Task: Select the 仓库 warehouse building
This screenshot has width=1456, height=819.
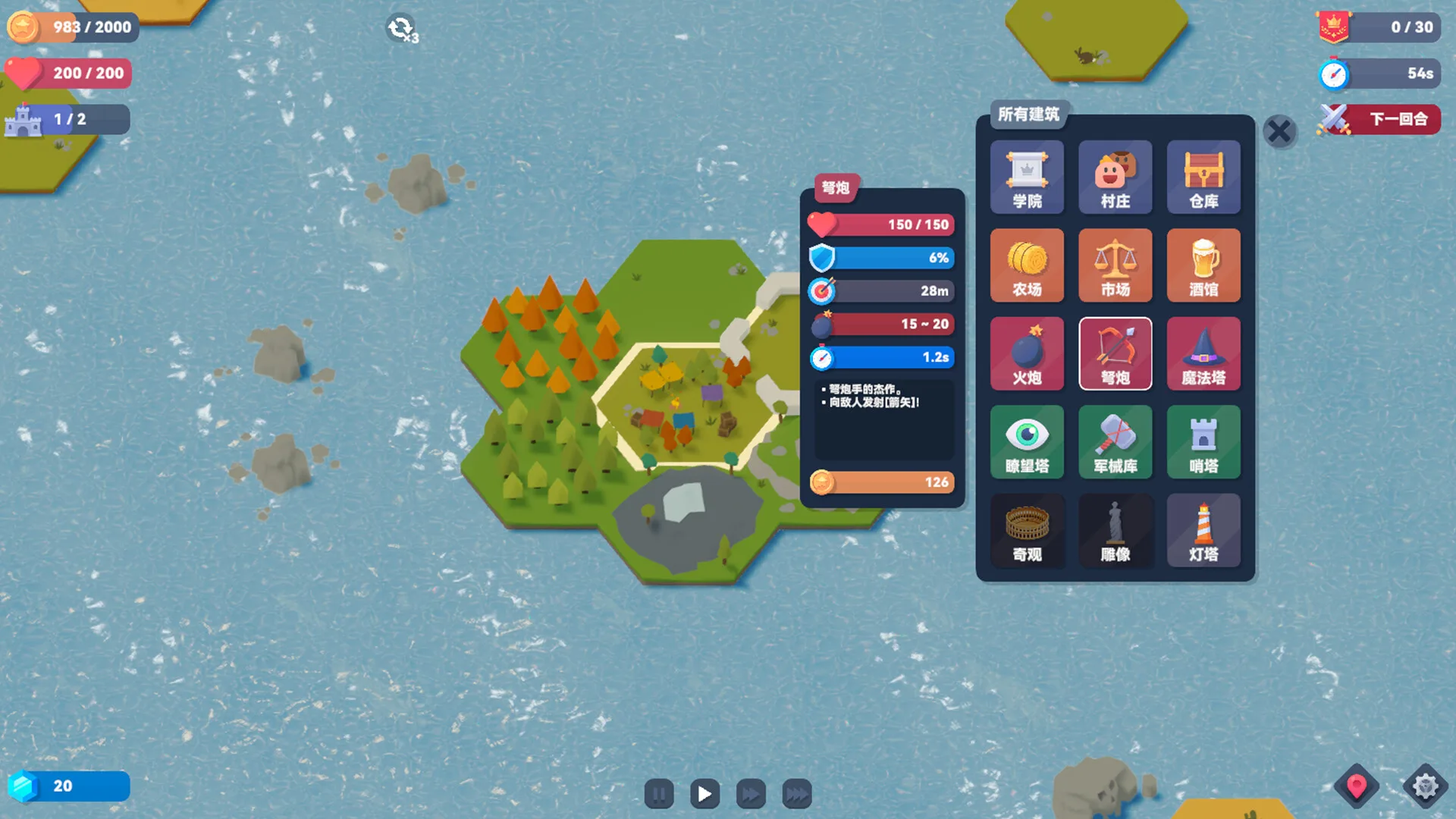Action: click(1203, 177)
